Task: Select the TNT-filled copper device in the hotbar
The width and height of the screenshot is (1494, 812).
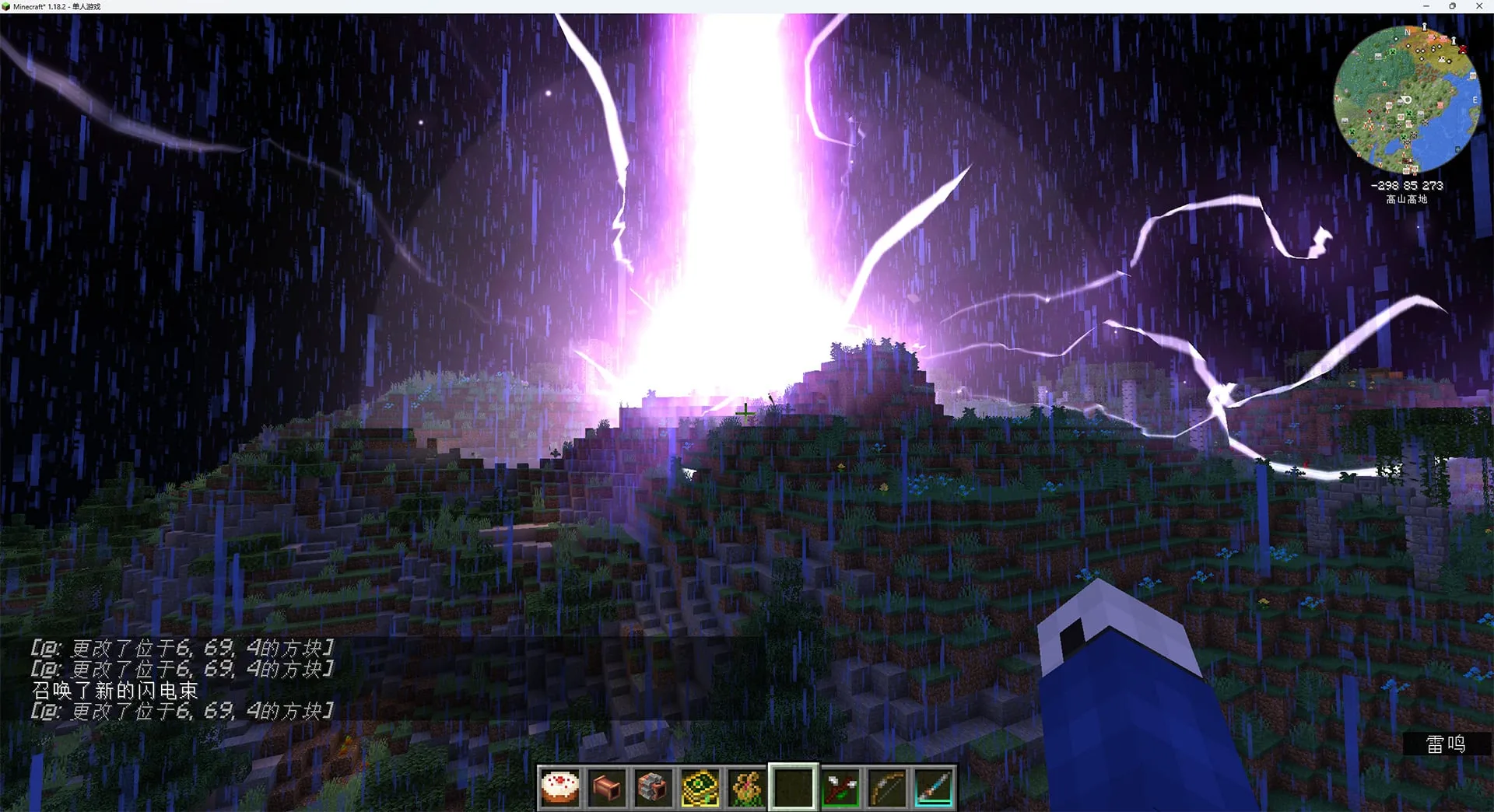Action: [x=653, y=788]
